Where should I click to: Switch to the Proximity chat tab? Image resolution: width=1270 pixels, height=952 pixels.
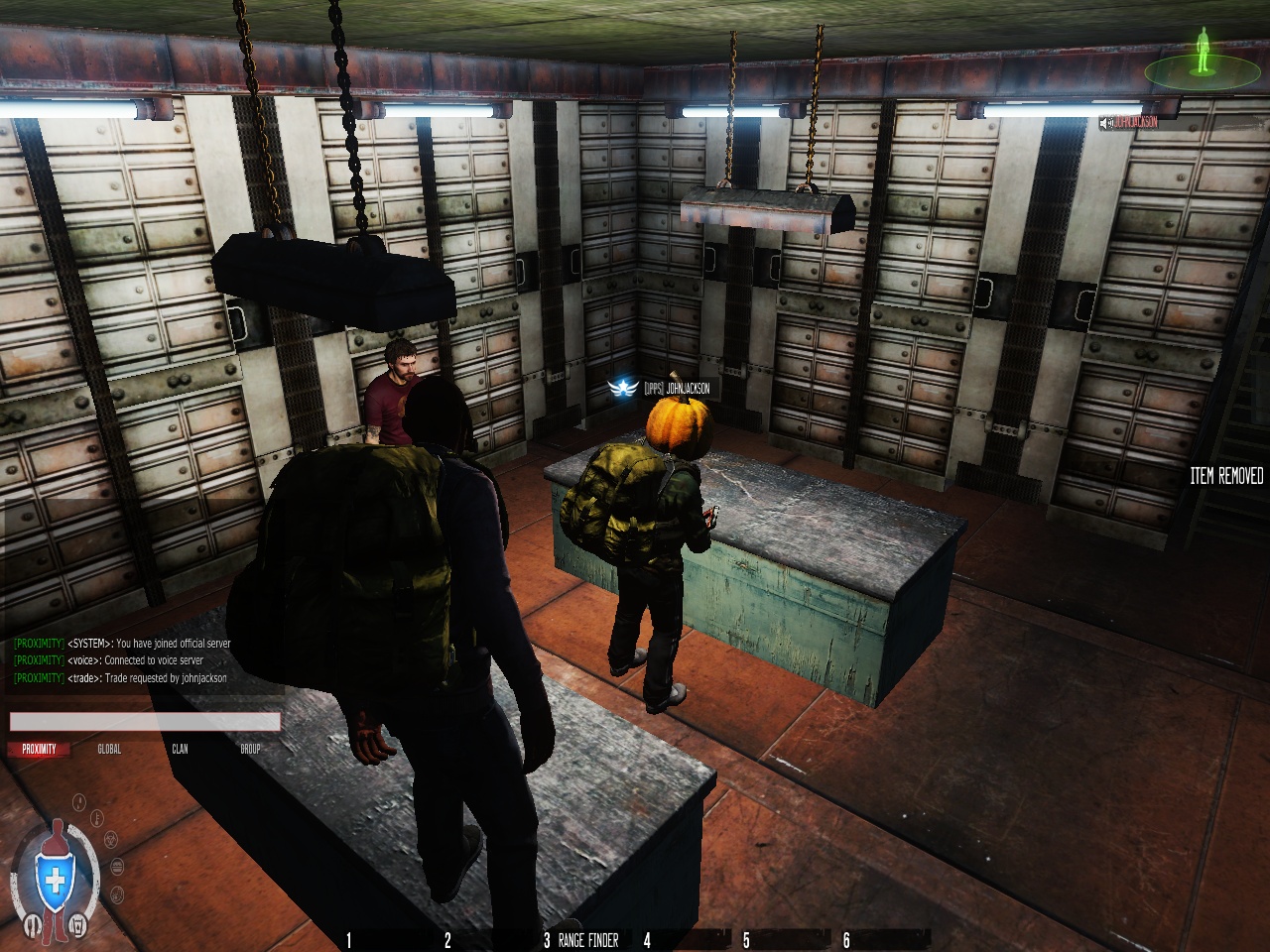39,749
